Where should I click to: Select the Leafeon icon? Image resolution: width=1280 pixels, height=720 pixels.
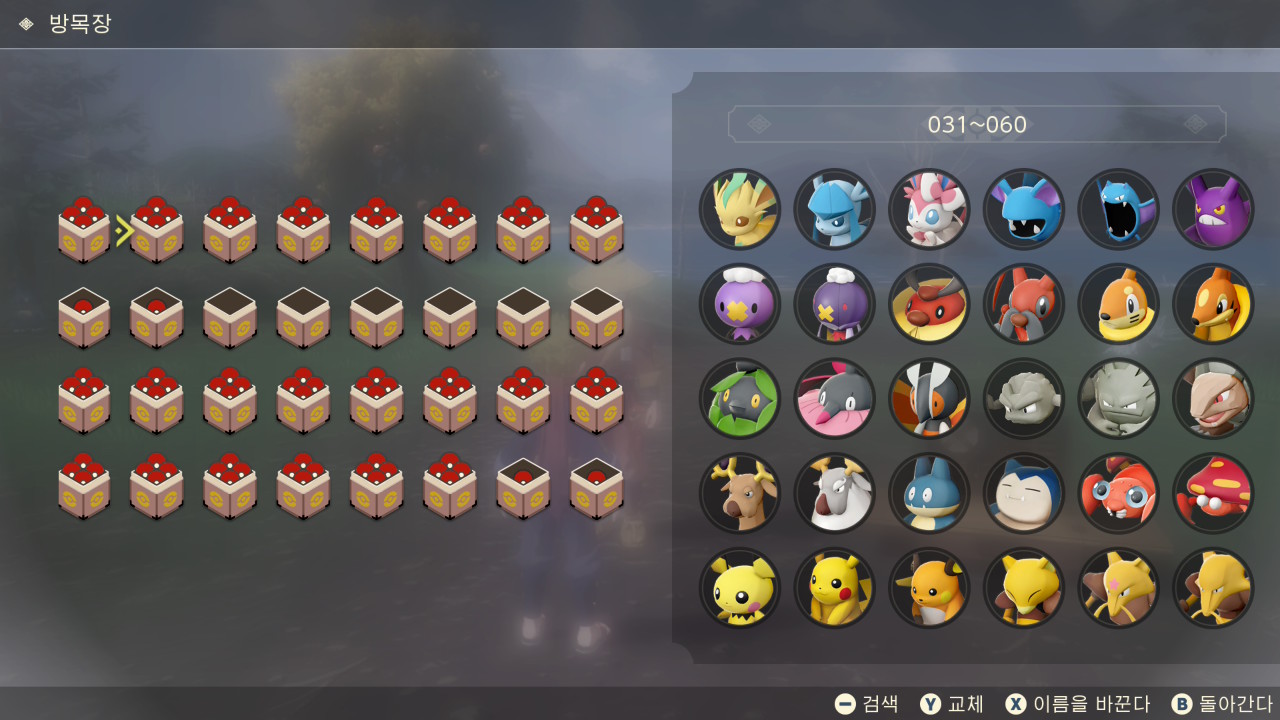(740, 209)
